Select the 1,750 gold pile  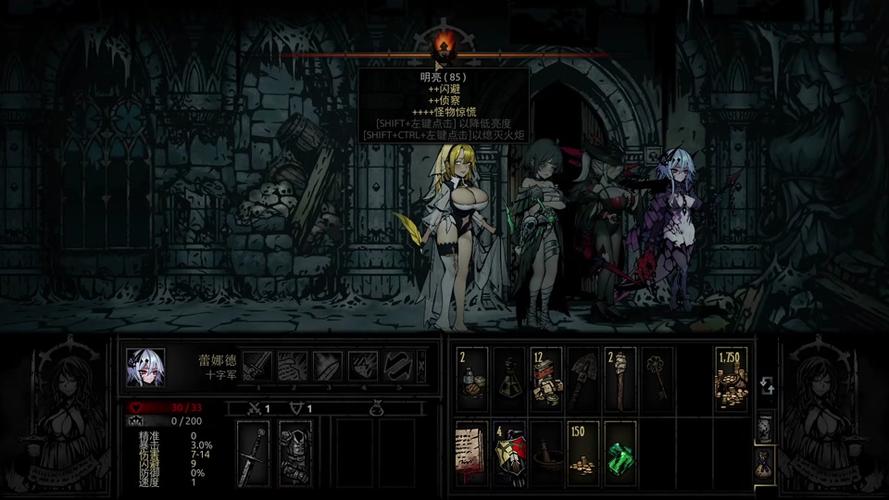pos(731,379)
